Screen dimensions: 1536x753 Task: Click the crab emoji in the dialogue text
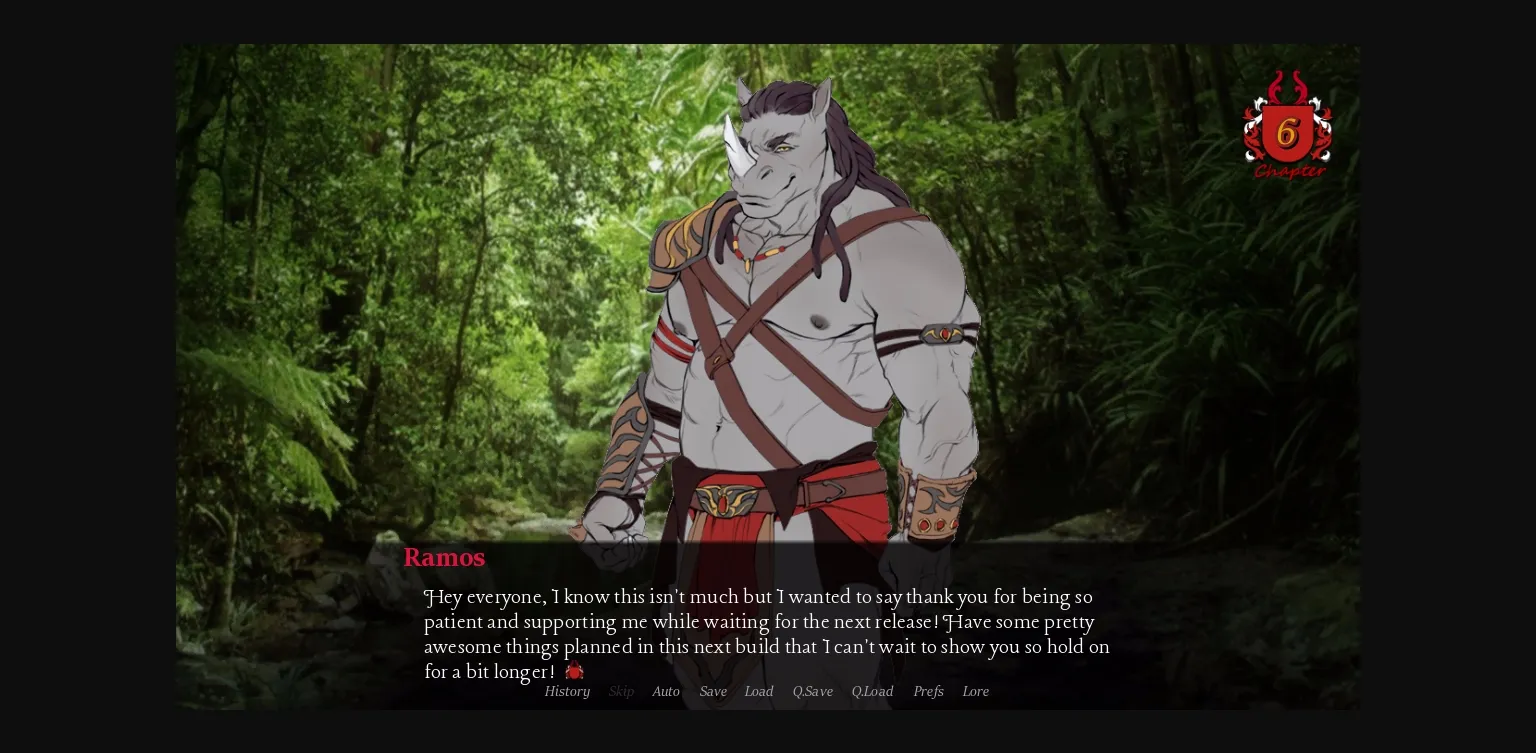click(x=573, y=671)
